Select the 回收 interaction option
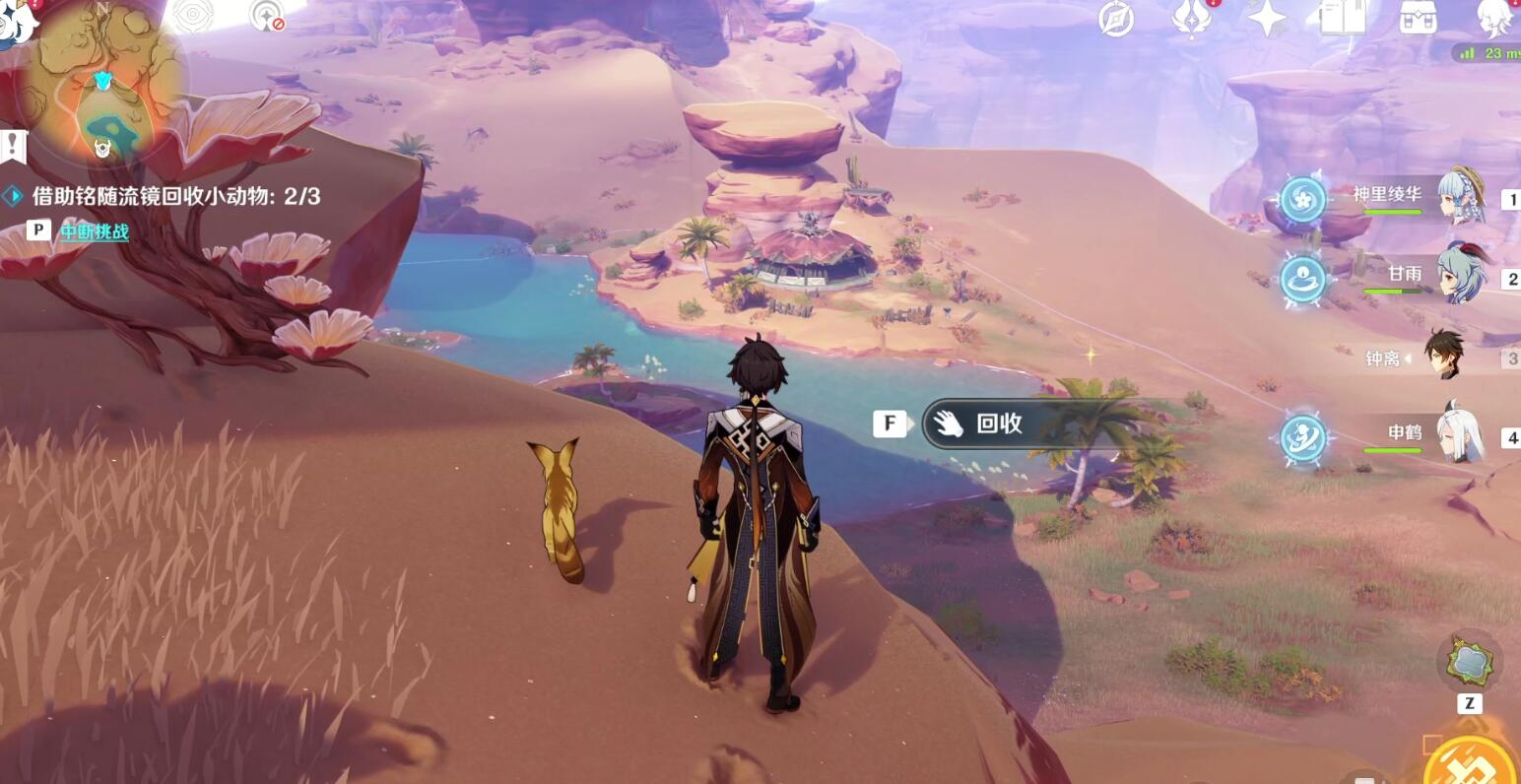The height and width of the screenshot is (784, 1521). (997, 424)
